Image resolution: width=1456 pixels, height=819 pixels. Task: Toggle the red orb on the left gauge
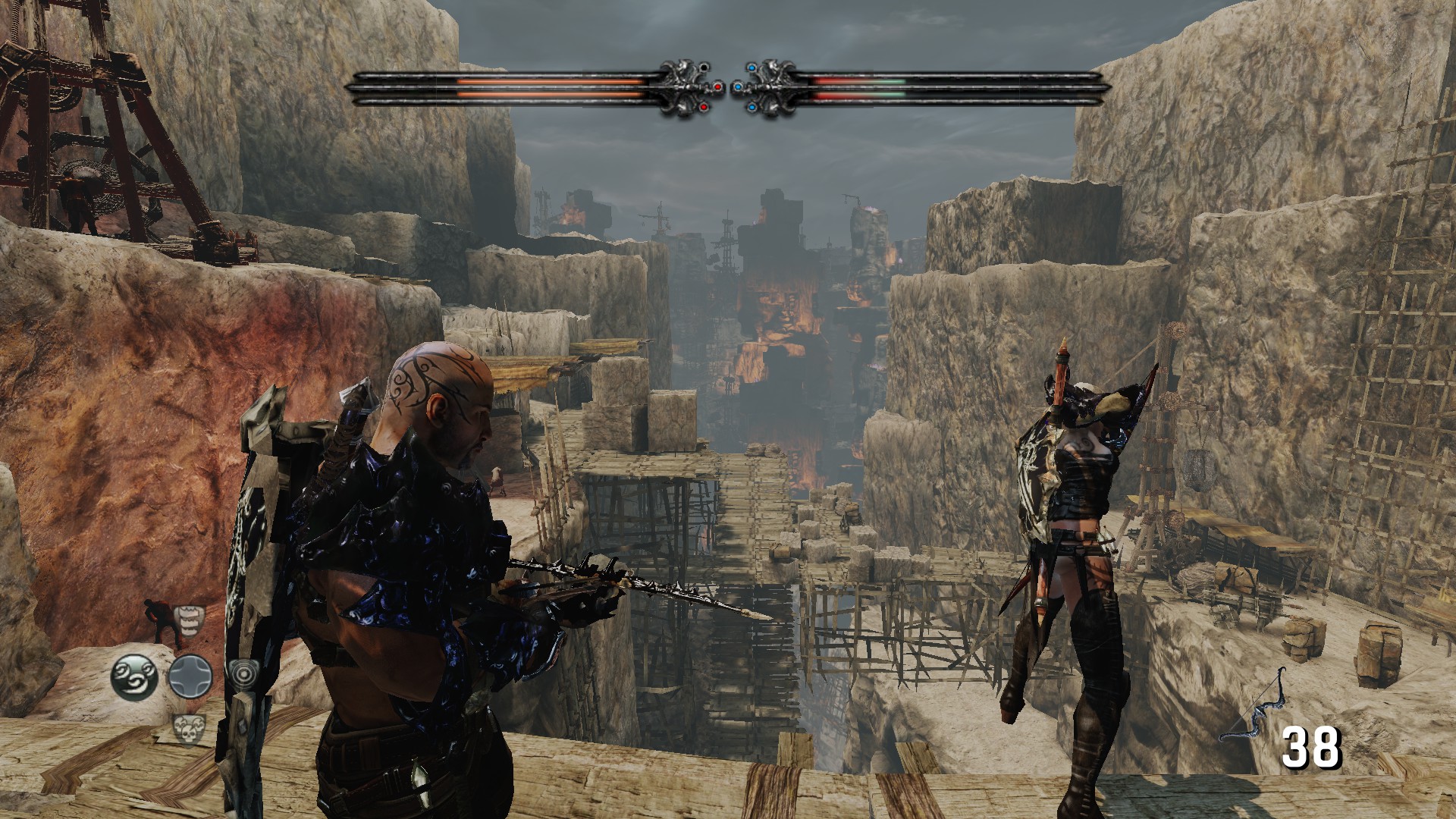click(x=718, y=87)
